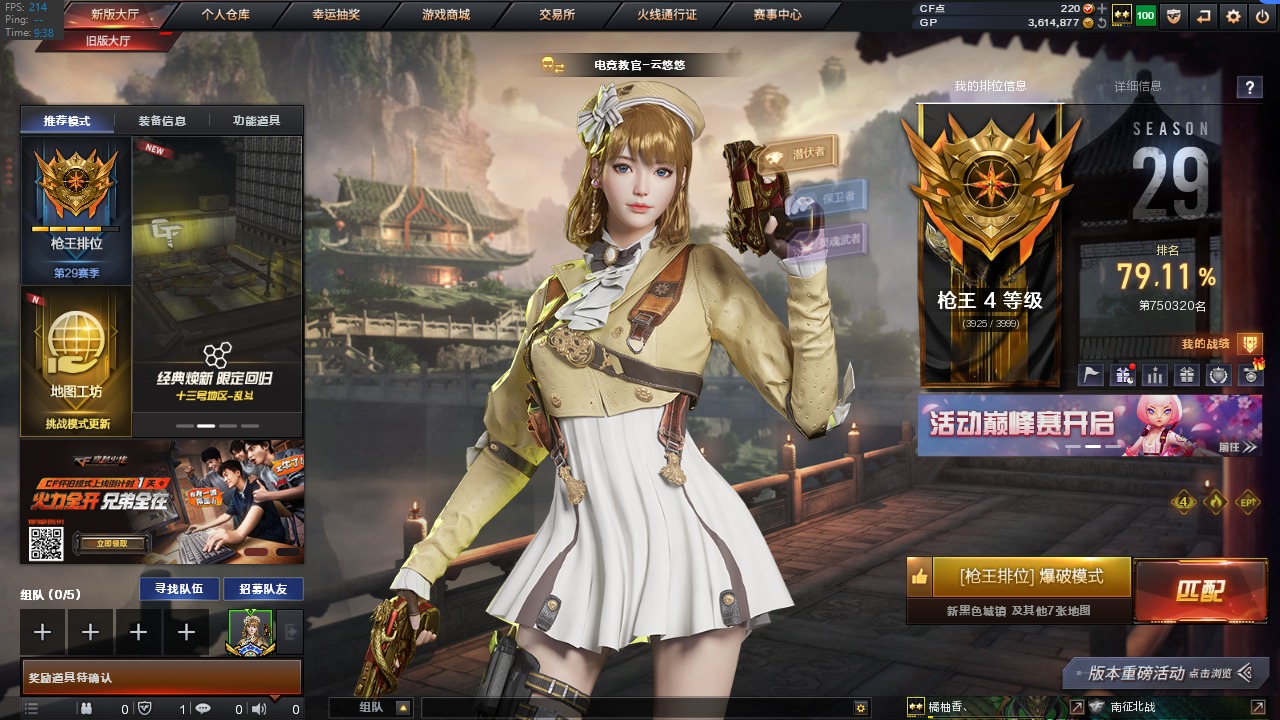Click the question mark help button
1280x720 pixels.
[1249, 88]
